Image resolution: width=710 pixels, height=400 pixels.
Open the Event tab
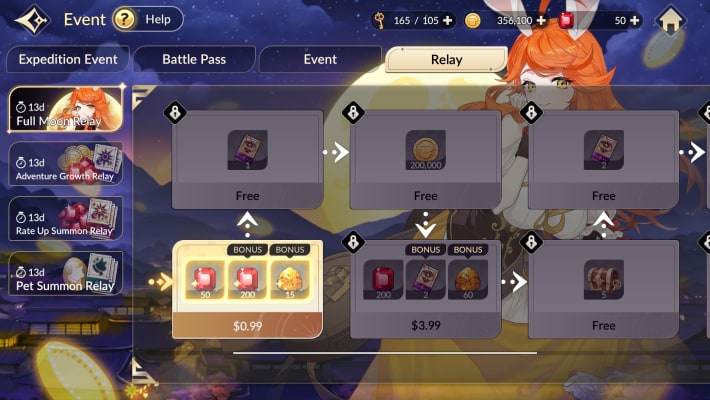pyautogui.click(x=320, y=59)
